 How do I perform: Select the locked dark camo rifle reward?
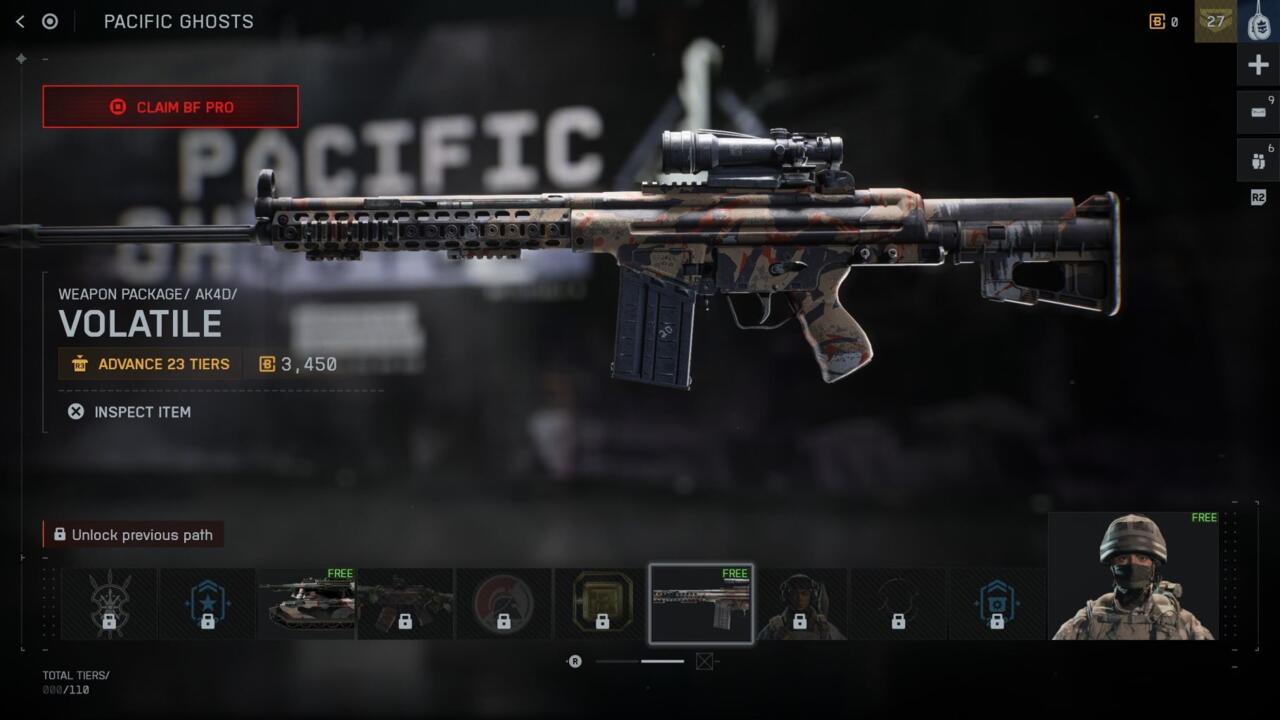(x=405, y=604)
